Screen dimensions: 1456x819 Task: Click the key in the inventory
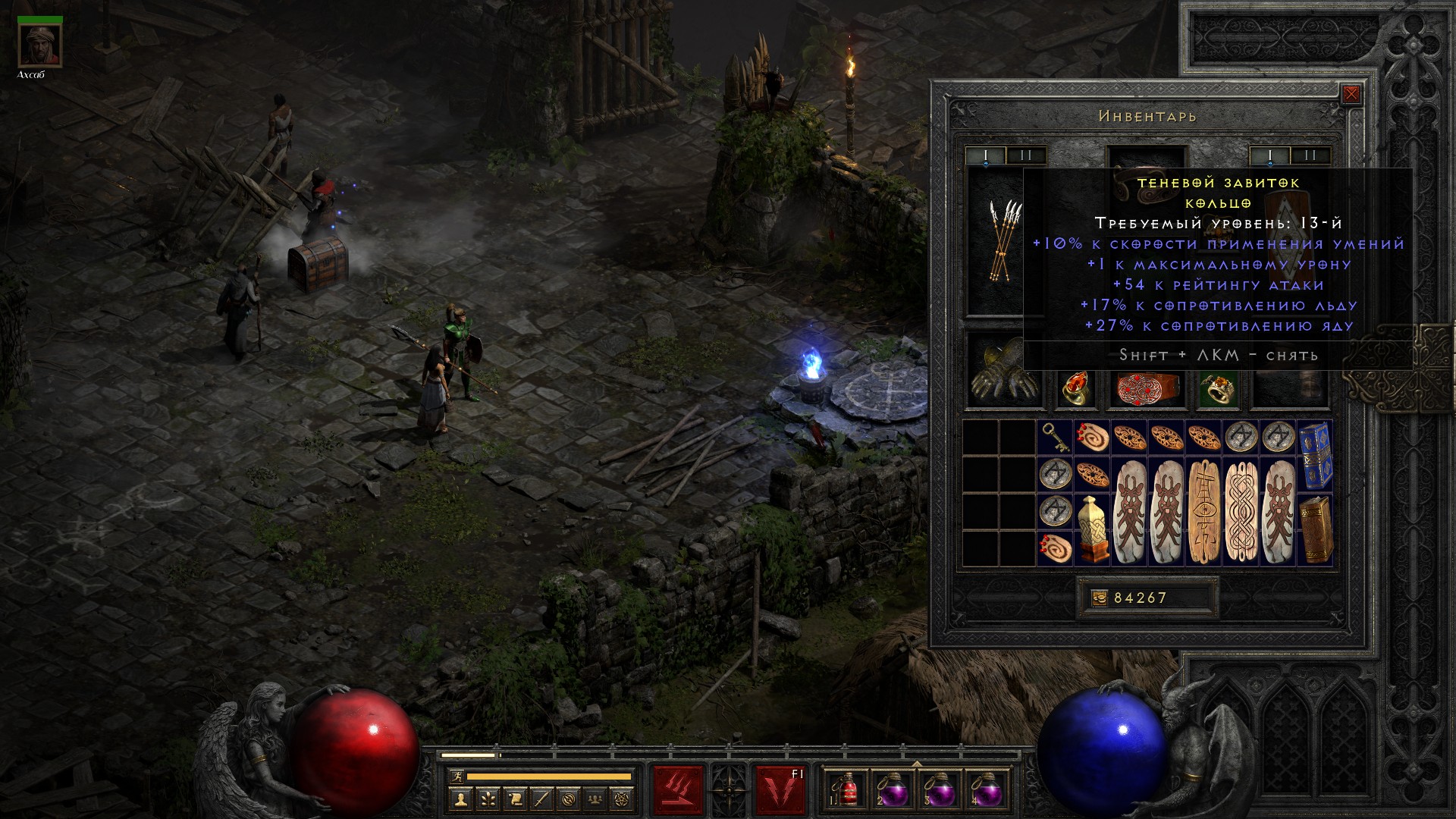pyautogui.click(x=1055, y=438)
